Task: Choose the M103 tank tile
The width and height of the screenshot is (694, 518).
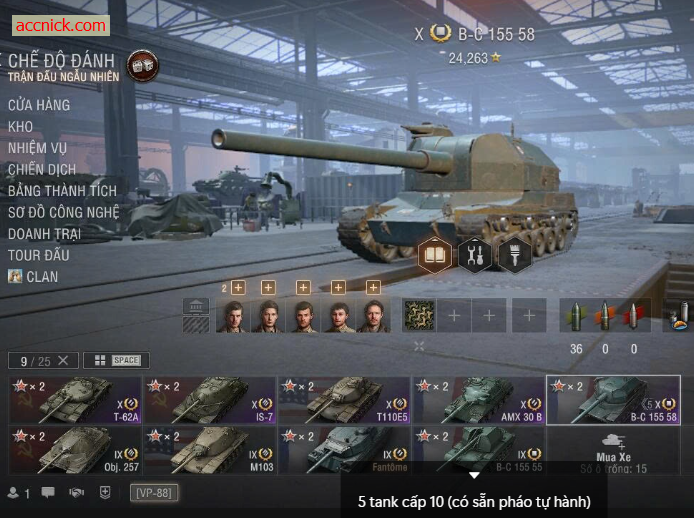Action: (210, 449)
